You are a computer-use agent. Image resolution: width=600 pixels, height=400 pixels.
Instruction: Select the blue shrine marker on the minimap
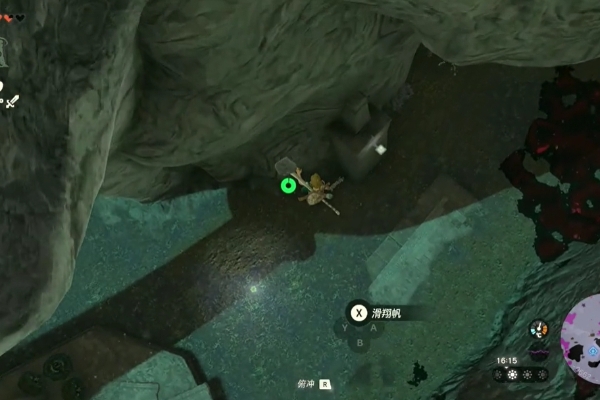[x=592, y=352]
